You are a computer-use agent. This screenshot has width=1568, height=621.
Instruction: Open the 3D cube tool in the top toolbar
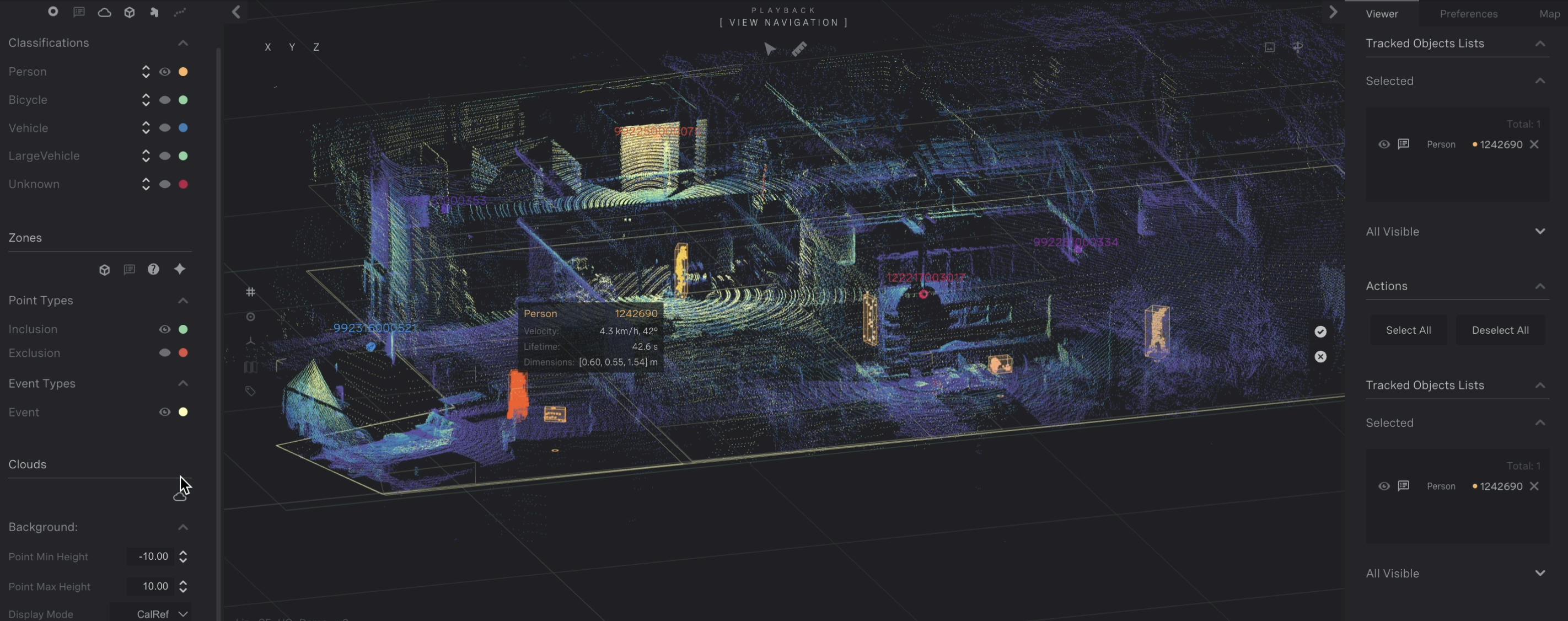(130, 12)
